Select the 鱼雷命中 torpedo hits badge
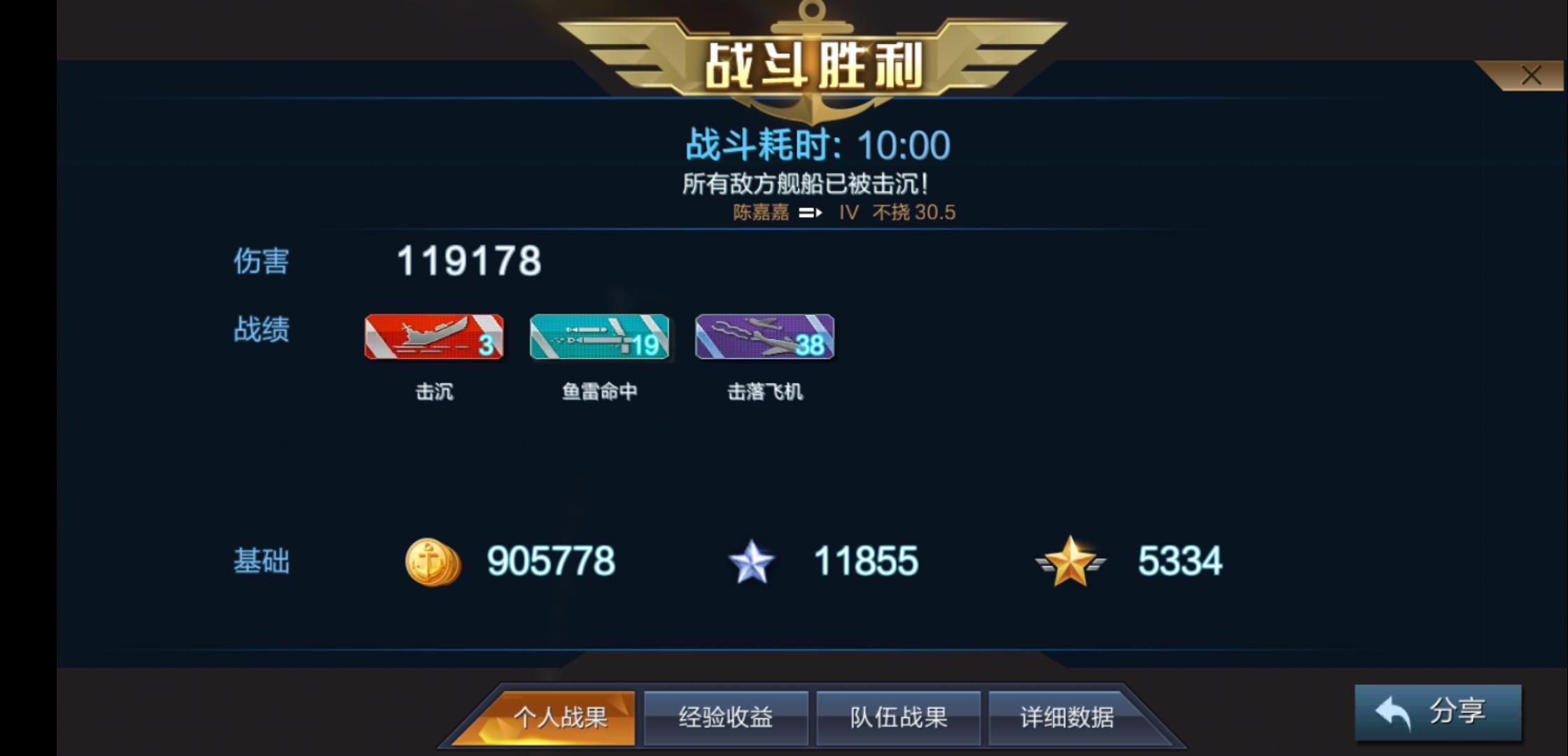Screen dimensions: 1568x756 coord(598,338)
